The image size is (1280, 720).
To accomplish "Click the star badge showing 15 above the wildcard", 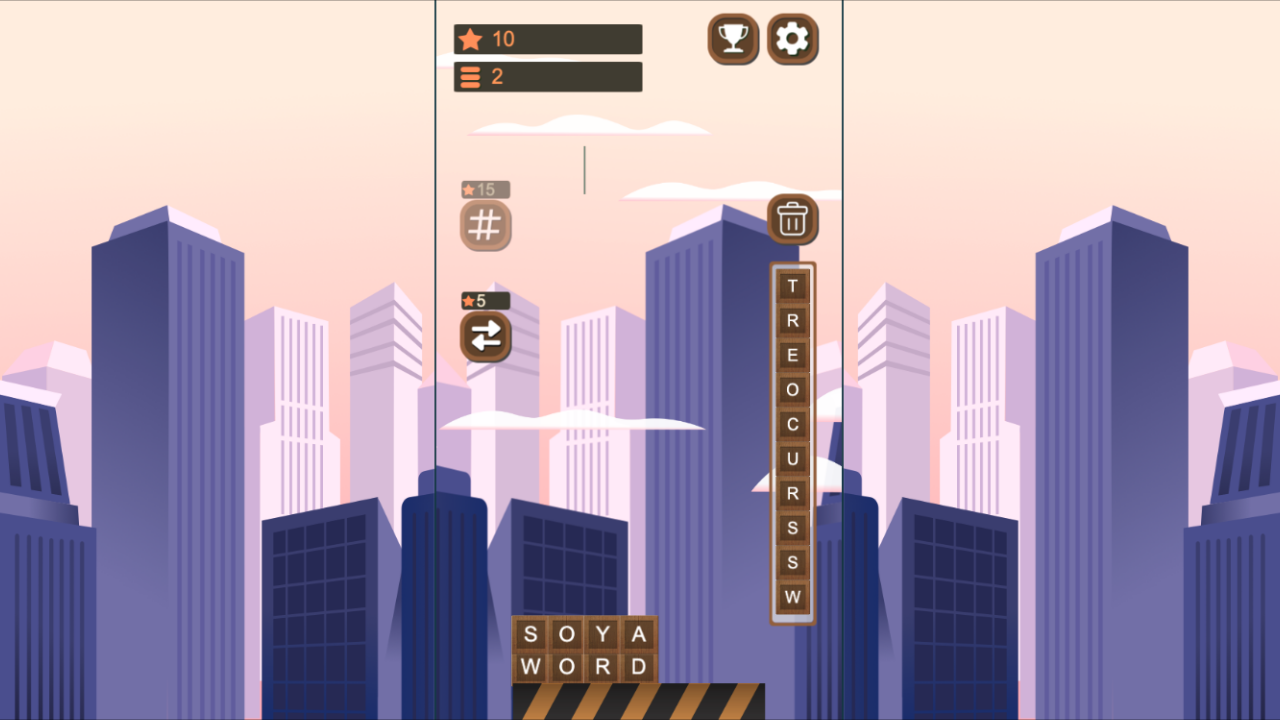I will [x=485, y=189].
